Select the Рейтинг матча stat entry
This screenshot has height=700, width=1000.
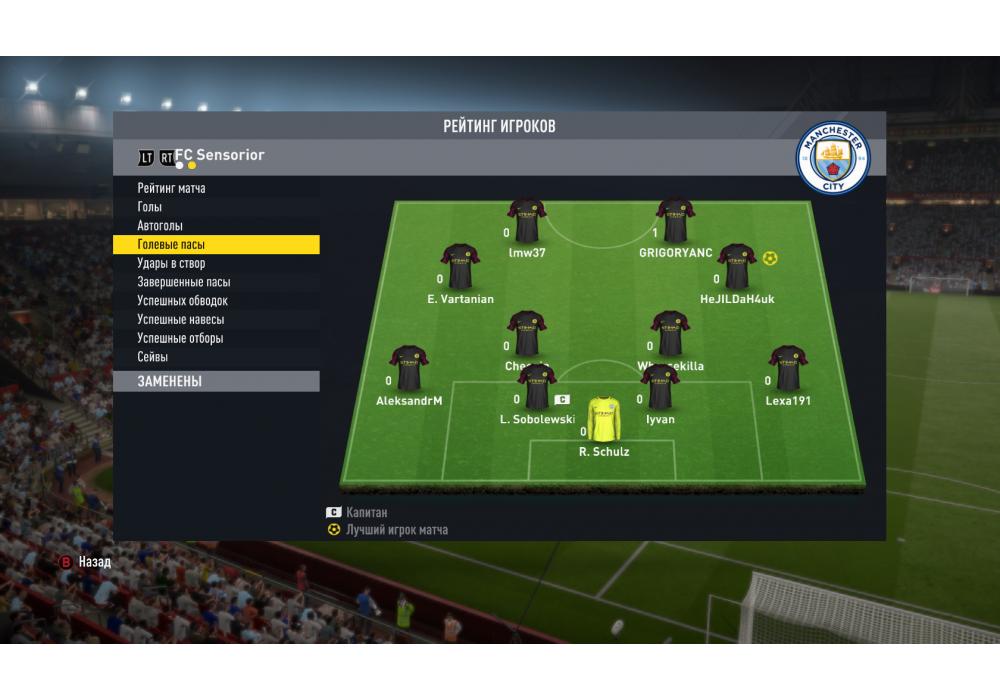[x=172, y=188]
